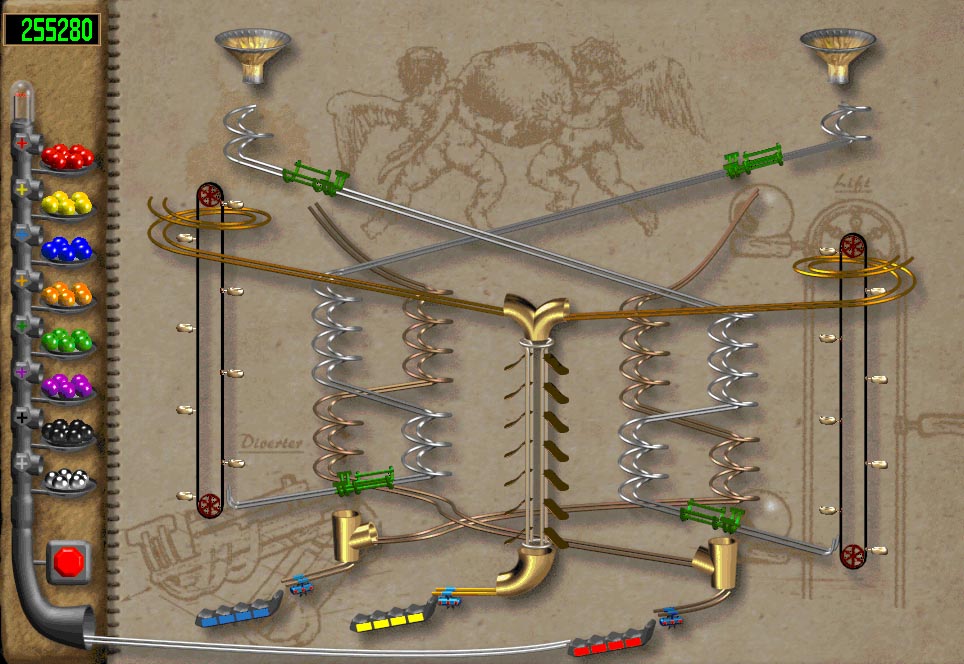This screenshot has height=664, width=964.
Task: Click the red plus valve on the pipe
Action: pyautogui.click(x=22, y=143)
